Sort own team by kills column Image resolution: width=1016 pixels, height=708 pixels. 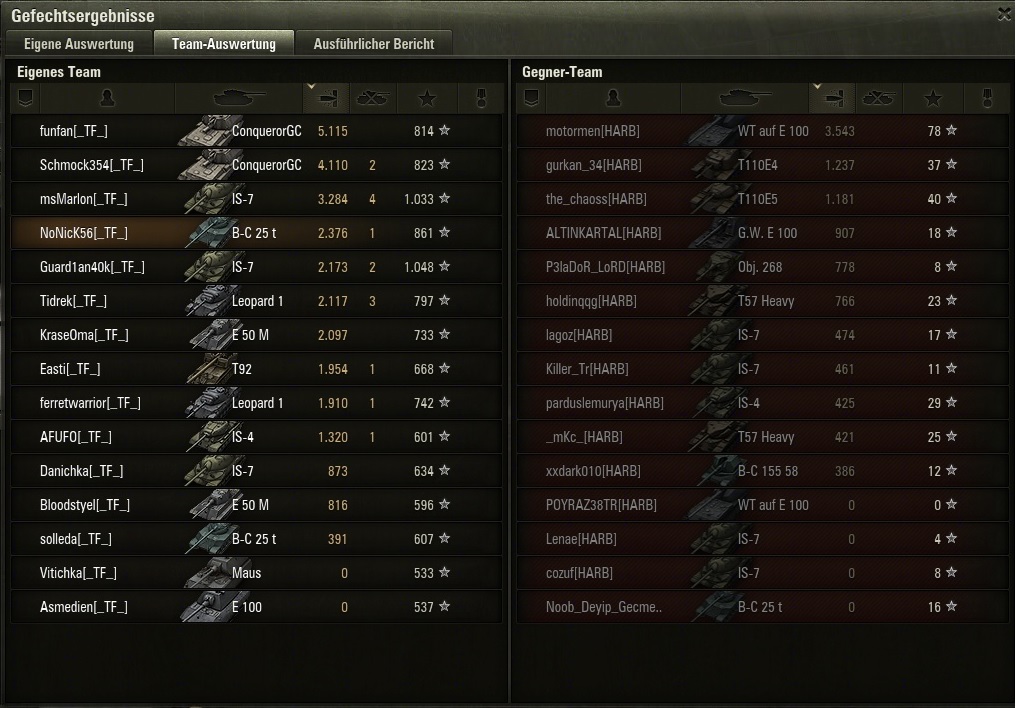[x=372, y=98]
